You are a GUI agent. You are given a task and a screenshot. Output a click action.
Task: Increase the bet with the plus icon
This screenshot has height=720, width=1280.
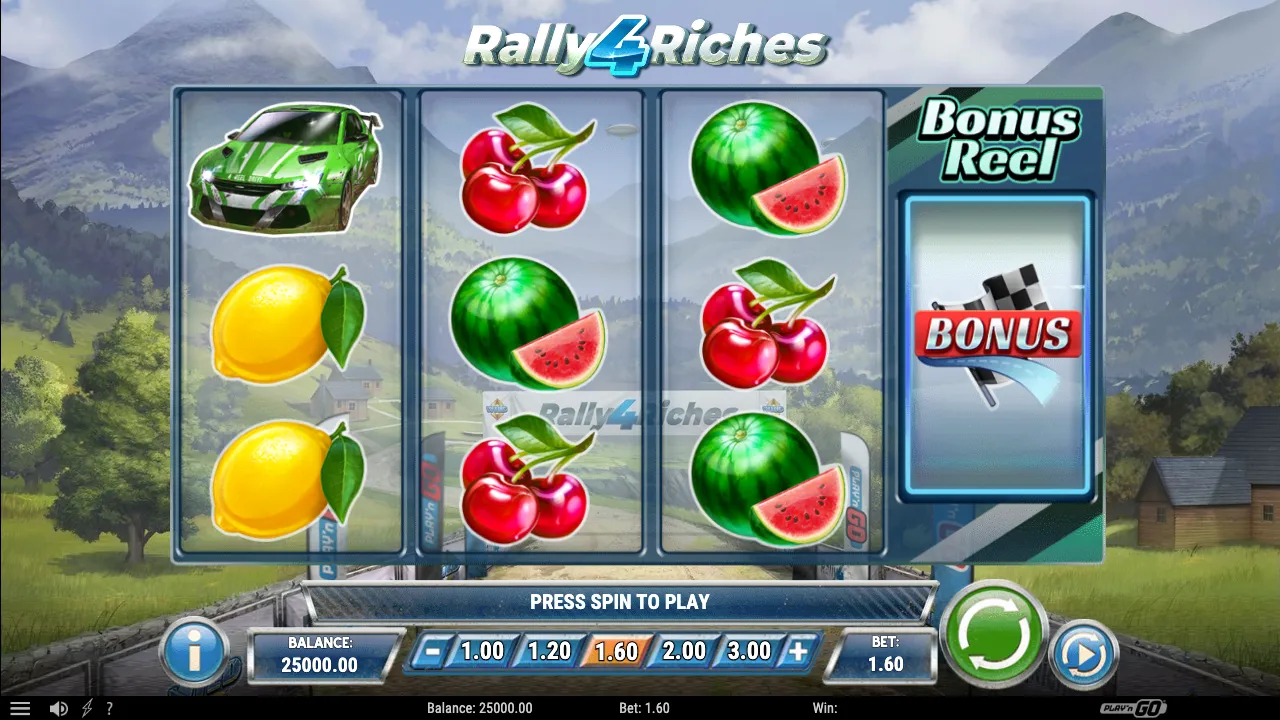[x=795, y=650]
